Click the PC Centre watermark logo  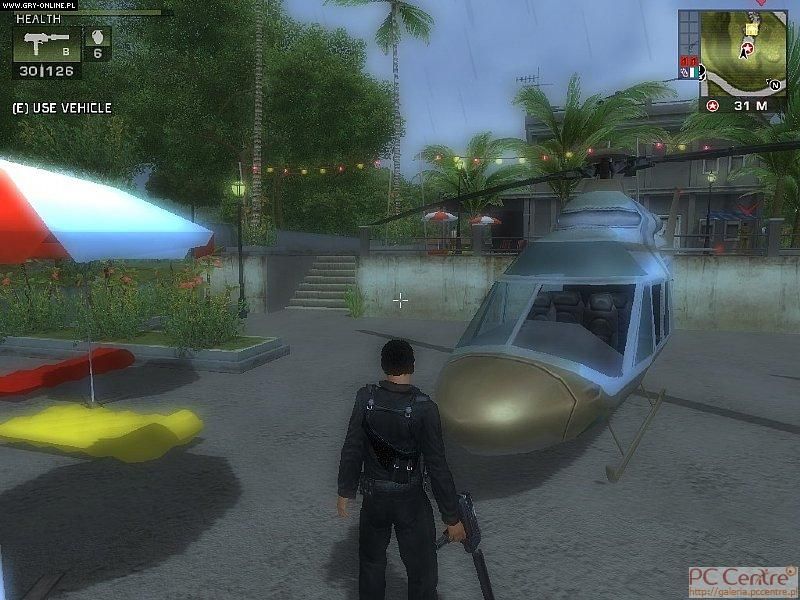pos(741,579)
